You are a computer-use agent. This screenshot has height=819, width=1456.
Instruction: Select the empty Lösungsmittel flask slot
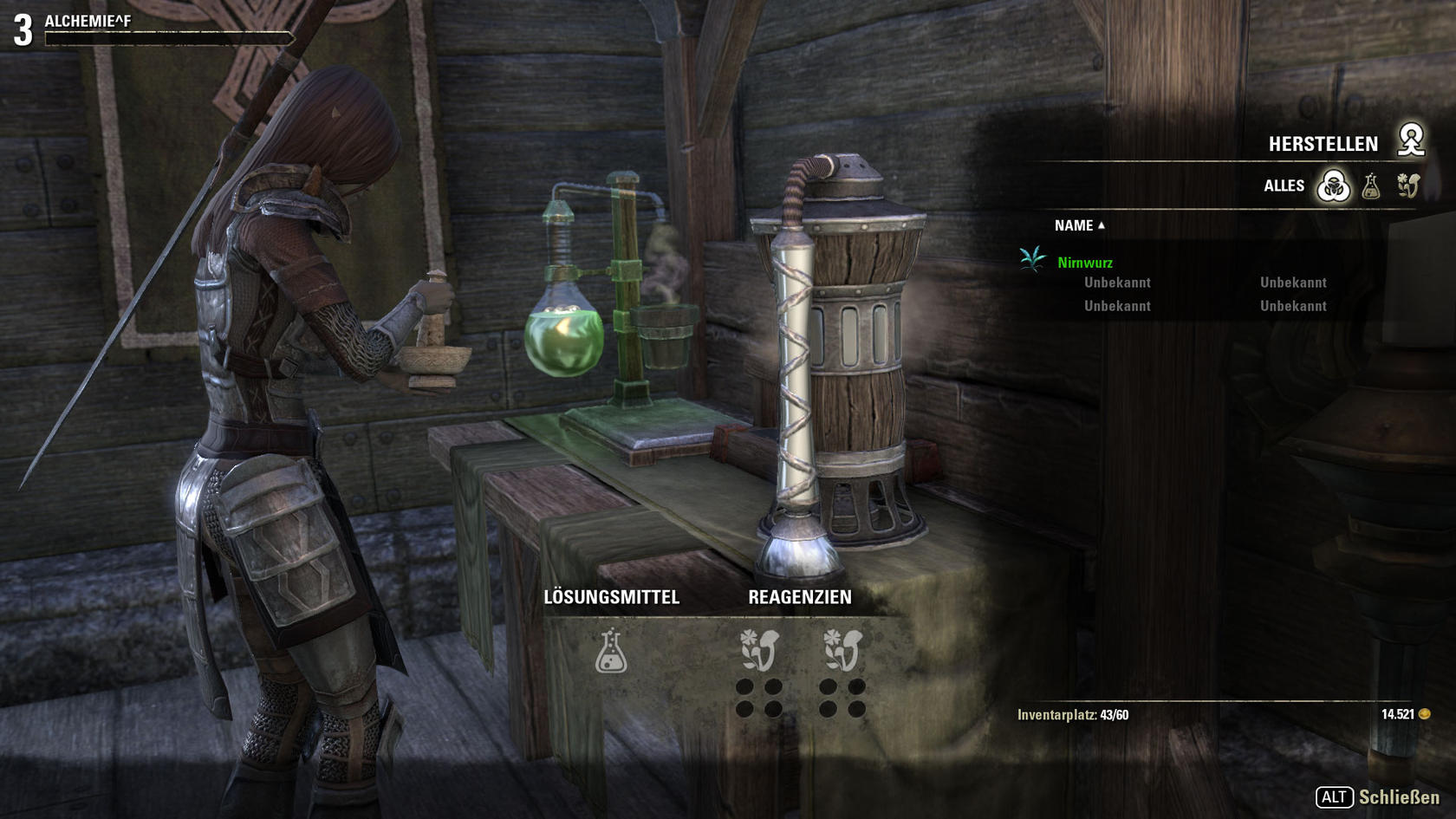click(611, 651)
